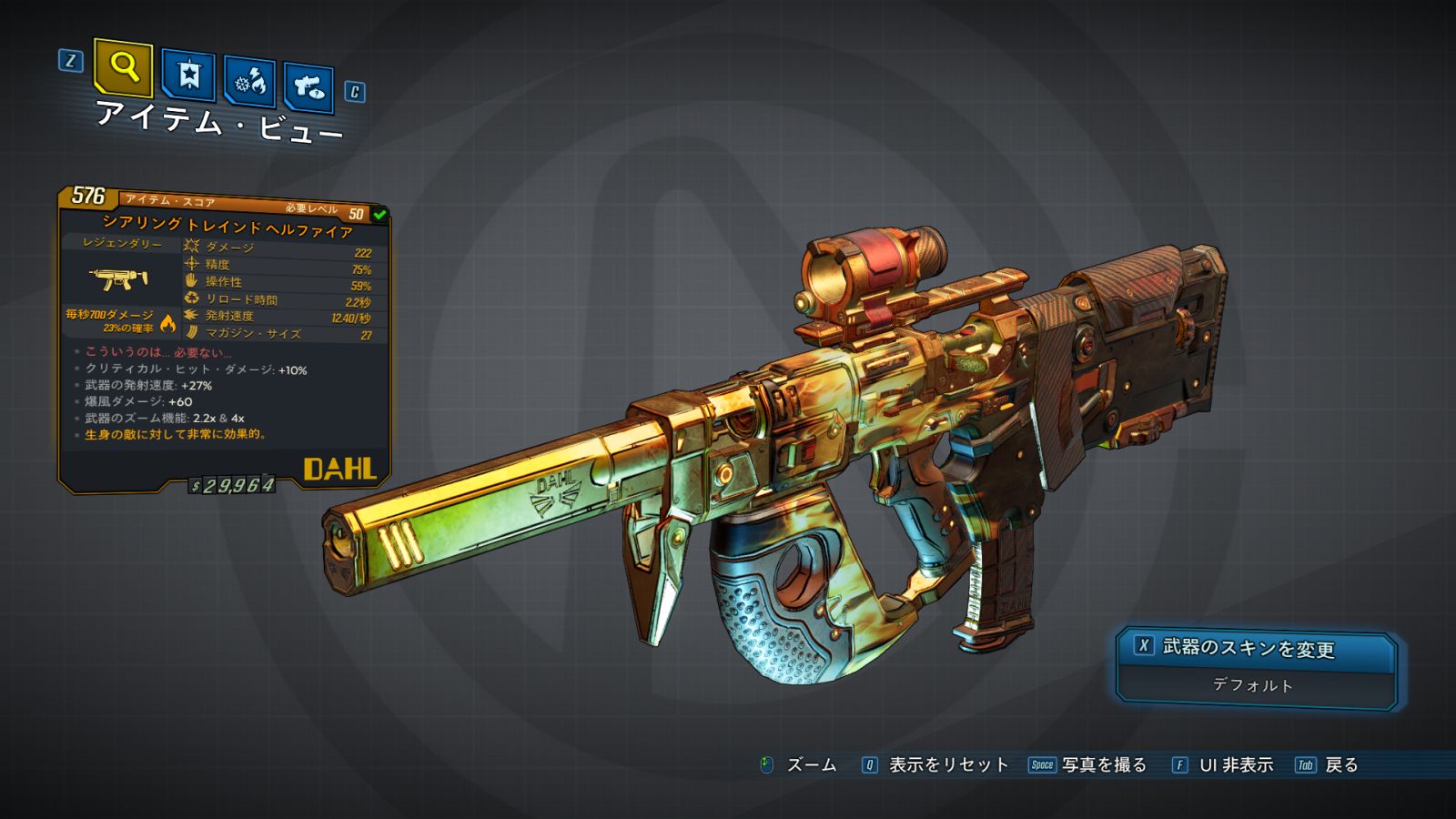The height and width of the screenshot is (819, 1456).
Task: Take a photo with 写真を撮る
Action: click(x=1089, y=765)
